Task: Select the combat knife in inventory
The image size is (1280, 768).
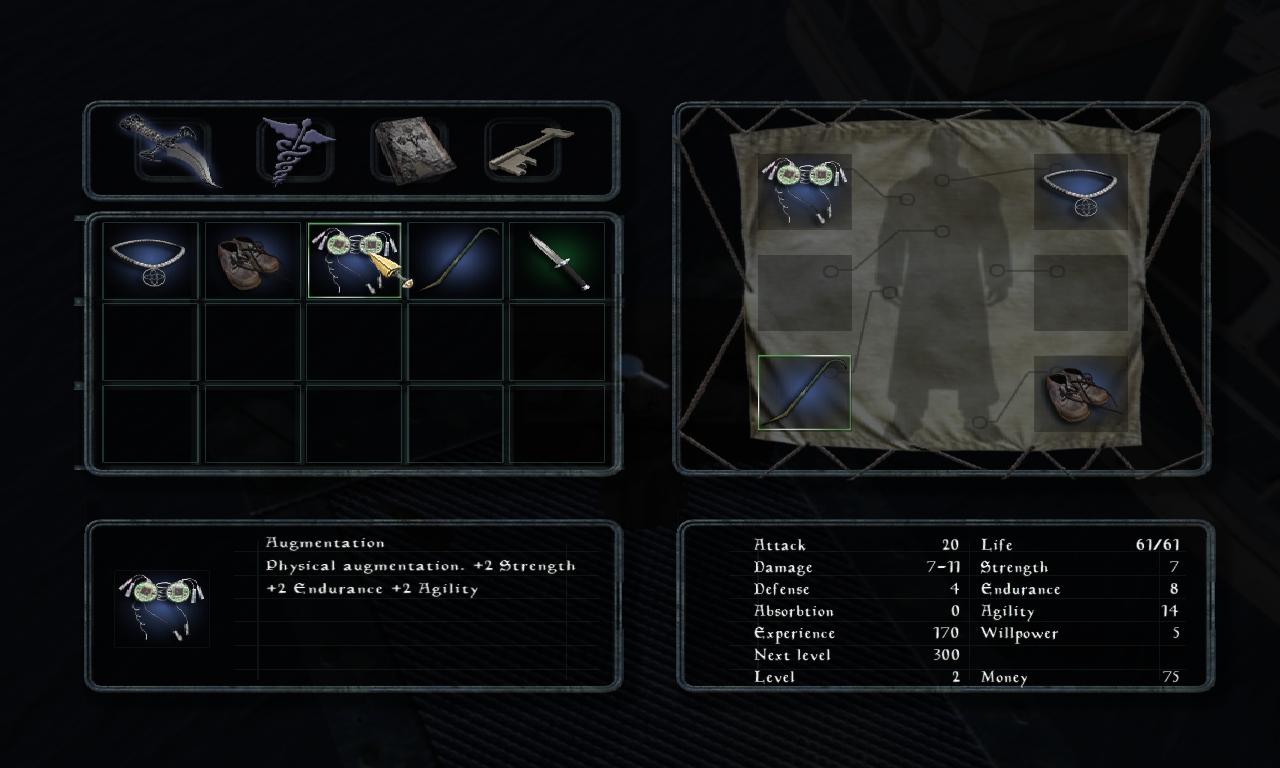Action: coord(558,261)
